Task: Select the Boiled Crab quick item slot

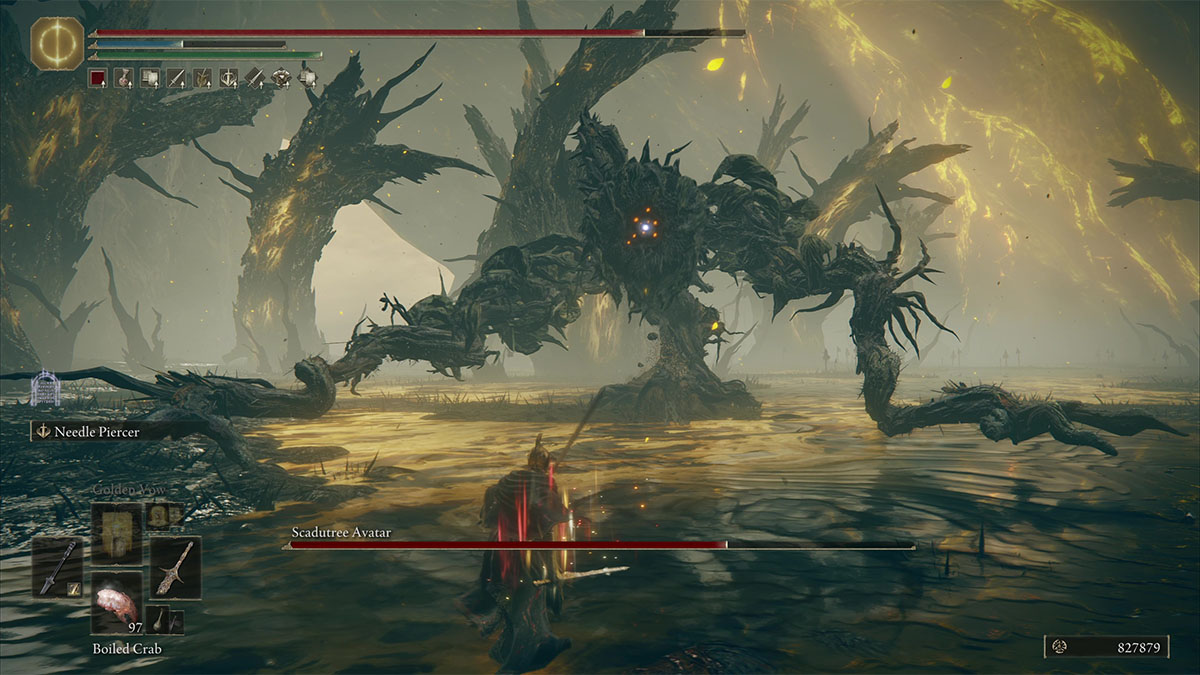Action: coord(117,604)
